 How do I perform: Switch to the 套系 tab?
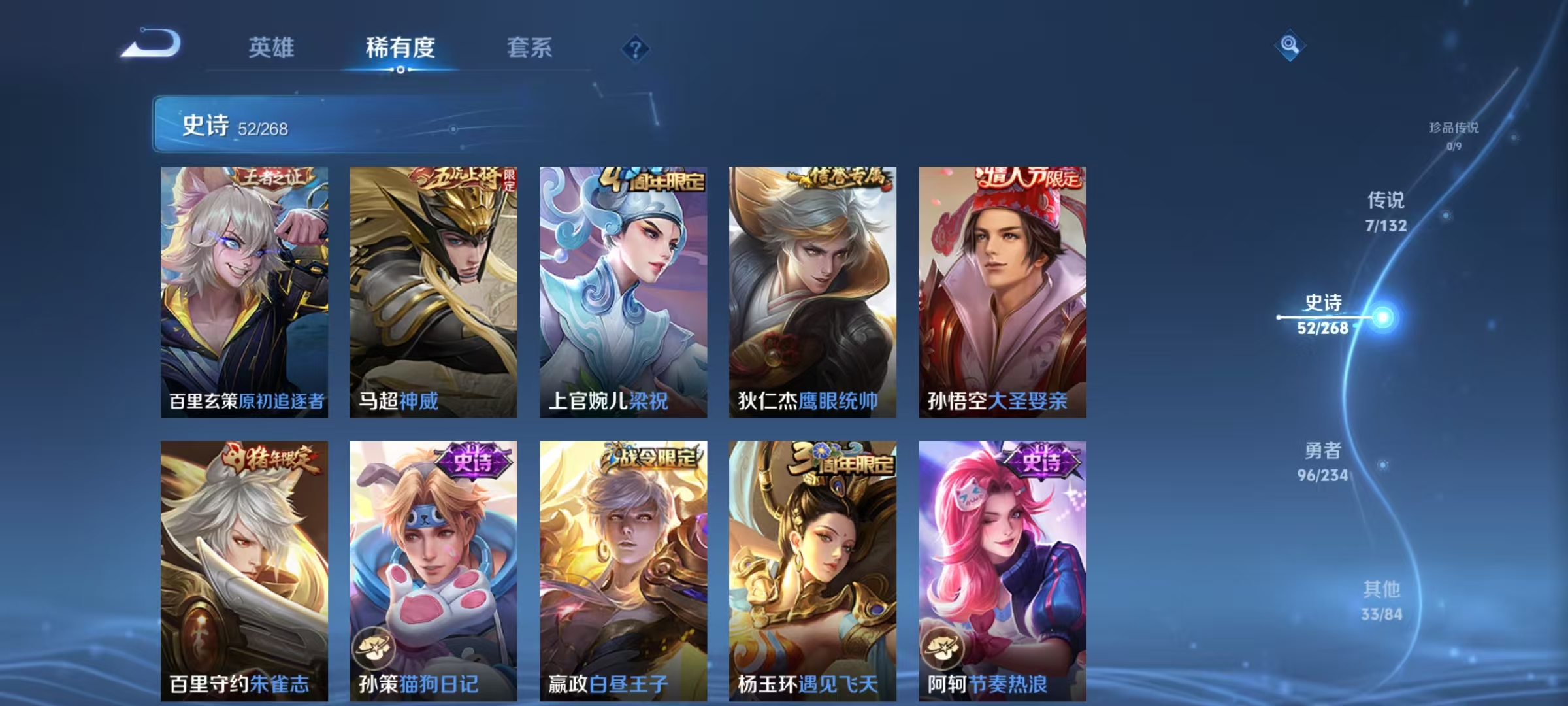(529, 48)
